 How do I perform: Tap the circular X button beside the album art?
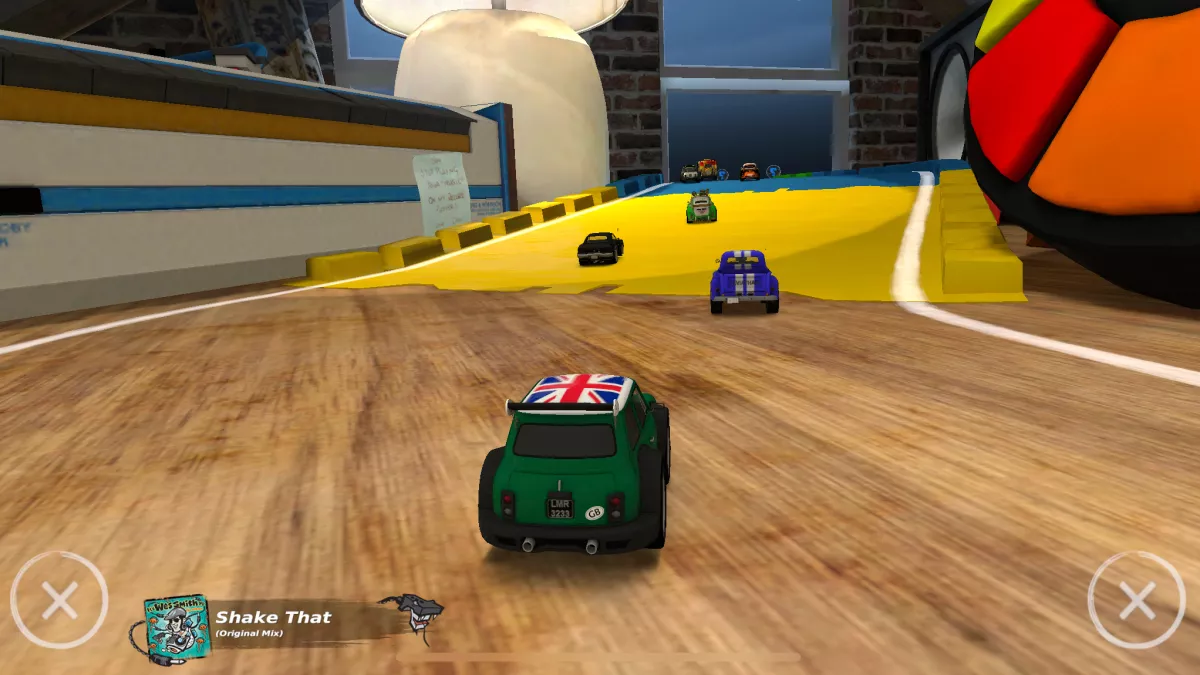(59, 600)
